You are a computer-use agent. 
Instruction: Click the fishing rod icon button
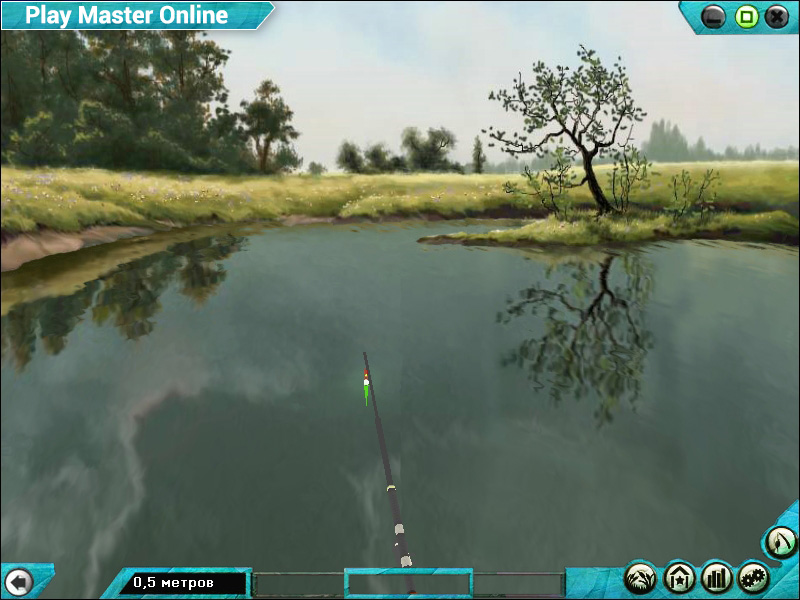[x=780, y=542]
